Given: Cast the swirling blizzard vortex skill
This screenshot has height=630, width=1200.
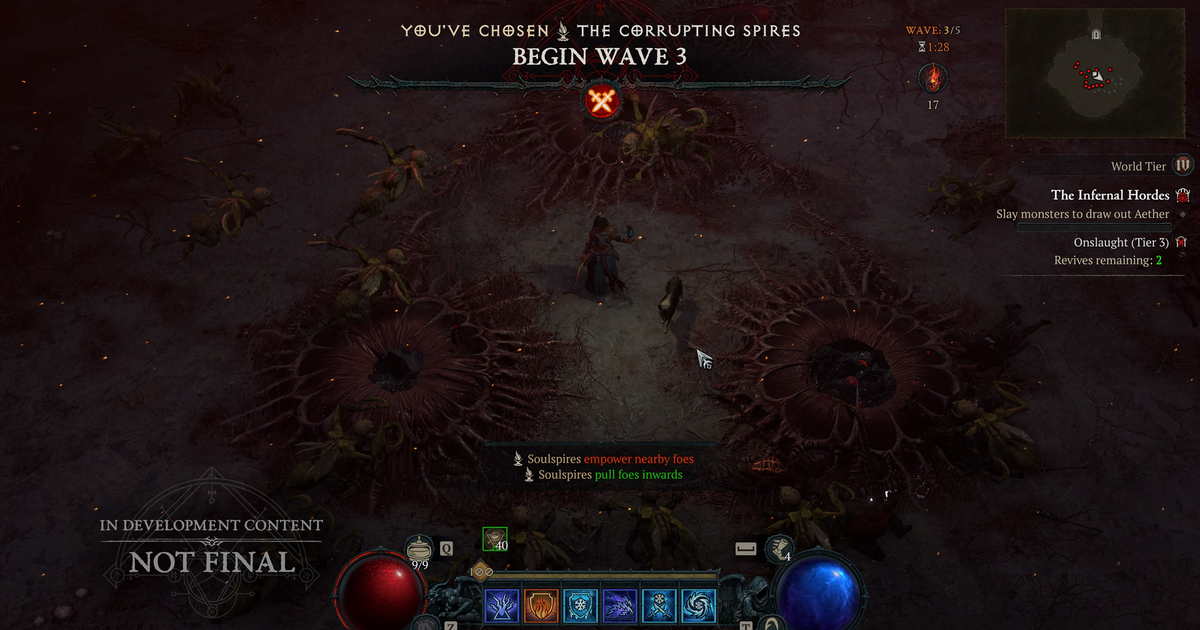Looking at the screenshot, I should pos(697,605).
